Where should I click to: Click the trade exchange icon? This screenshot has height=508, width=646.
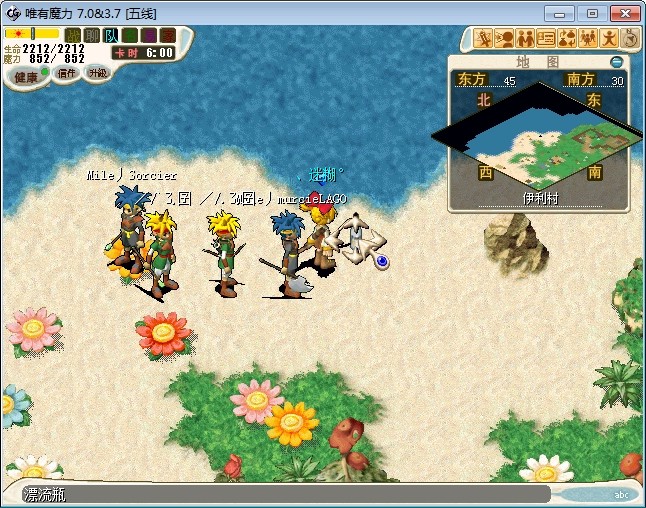(x=566, y=39)
